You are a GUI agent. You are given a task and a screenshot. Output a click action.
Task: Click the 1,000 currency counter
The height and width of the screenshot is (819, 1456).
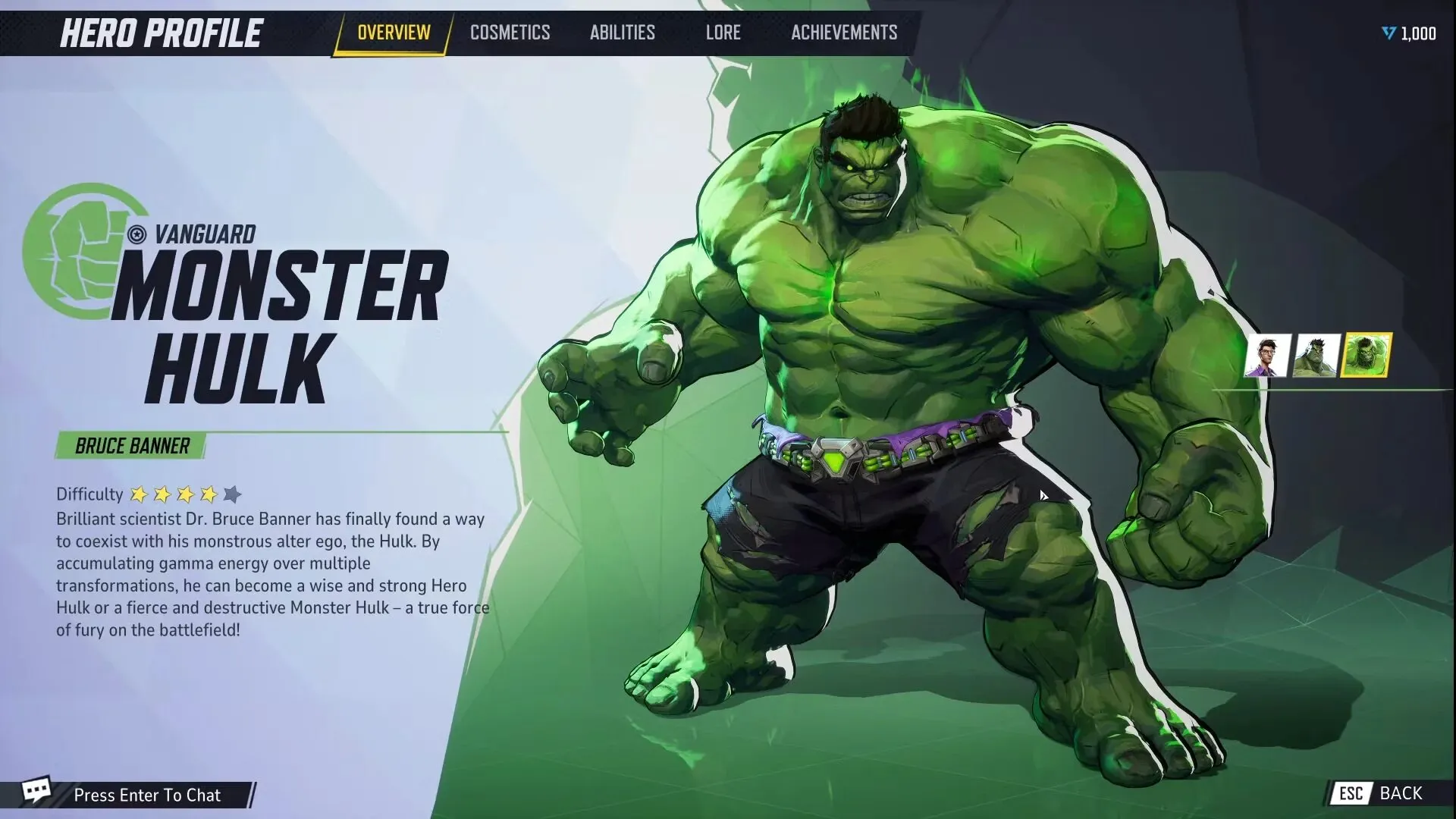[x=1417, y=33]
